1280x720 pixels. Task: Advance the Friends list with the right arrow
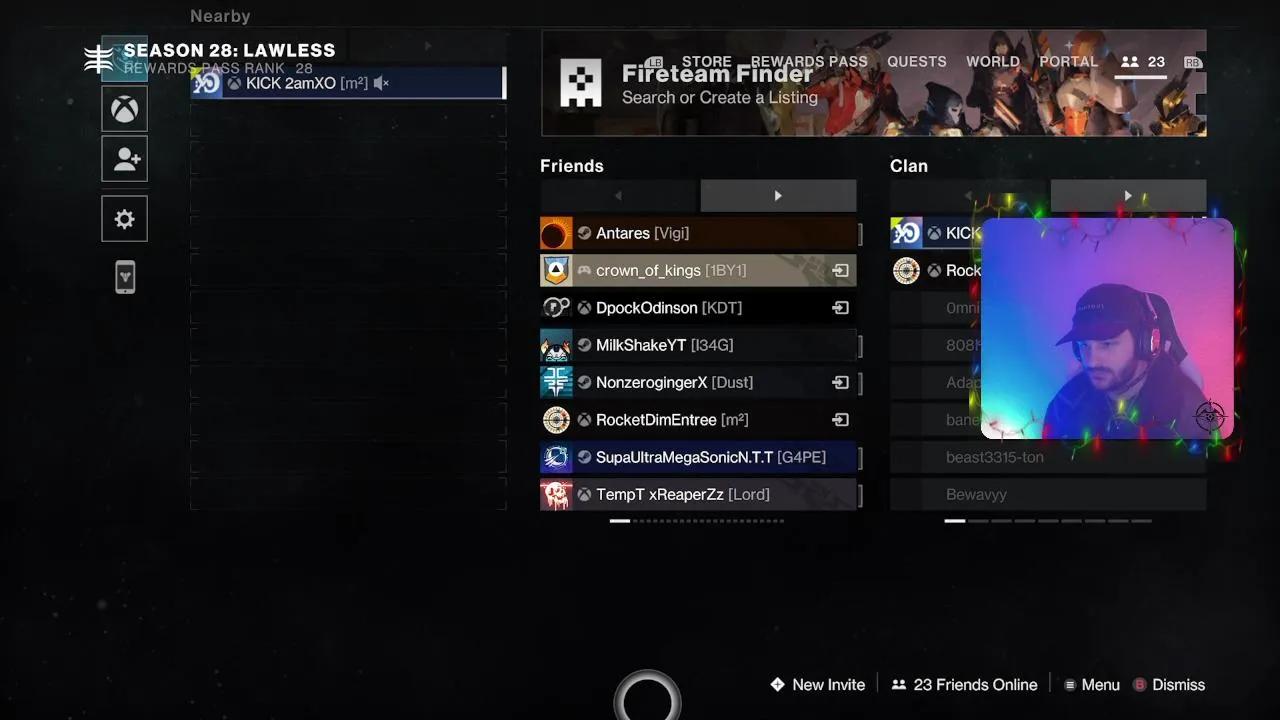point(778,195)
